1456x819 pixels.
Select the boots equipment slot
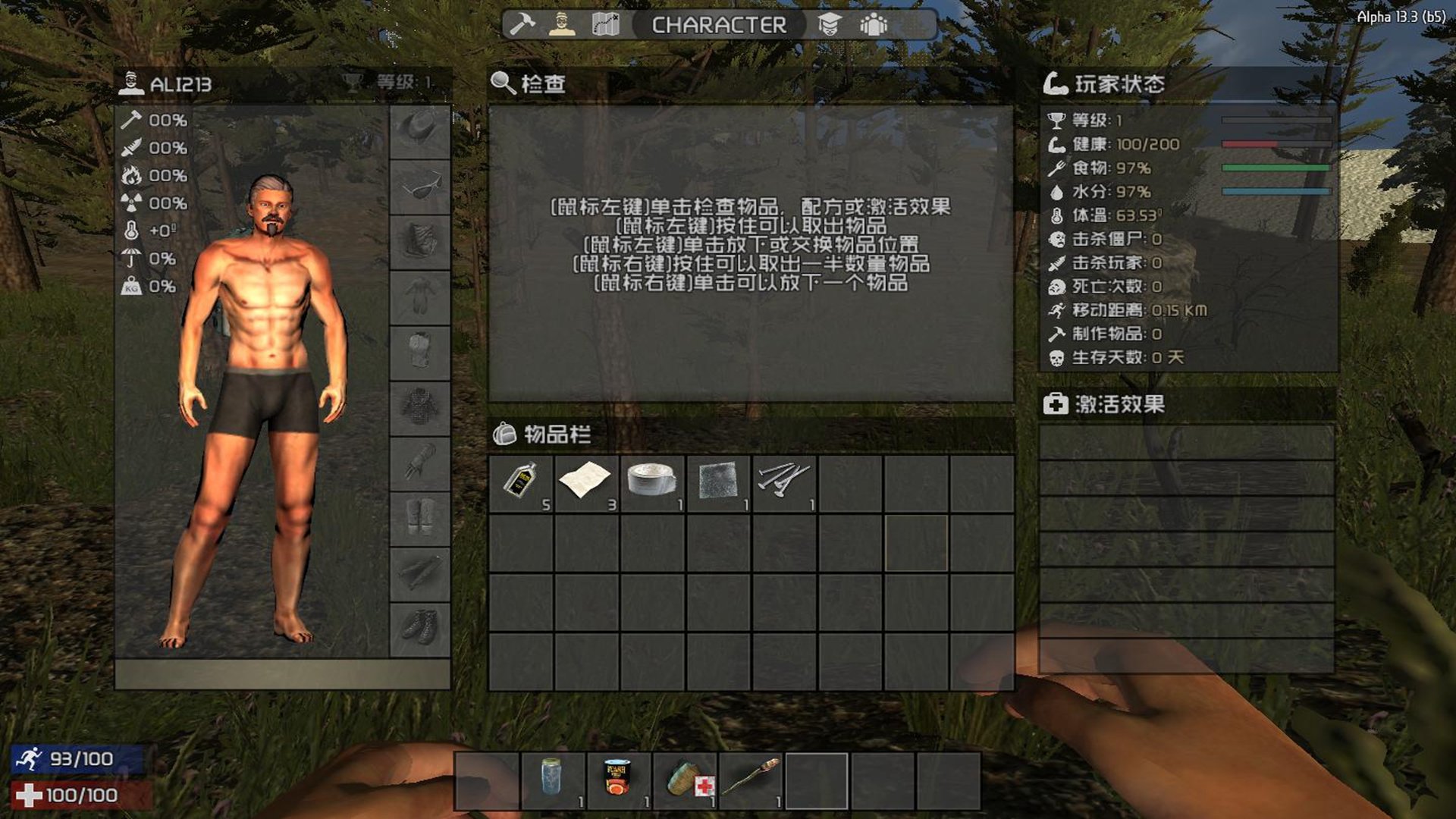[x=420, y=629]
